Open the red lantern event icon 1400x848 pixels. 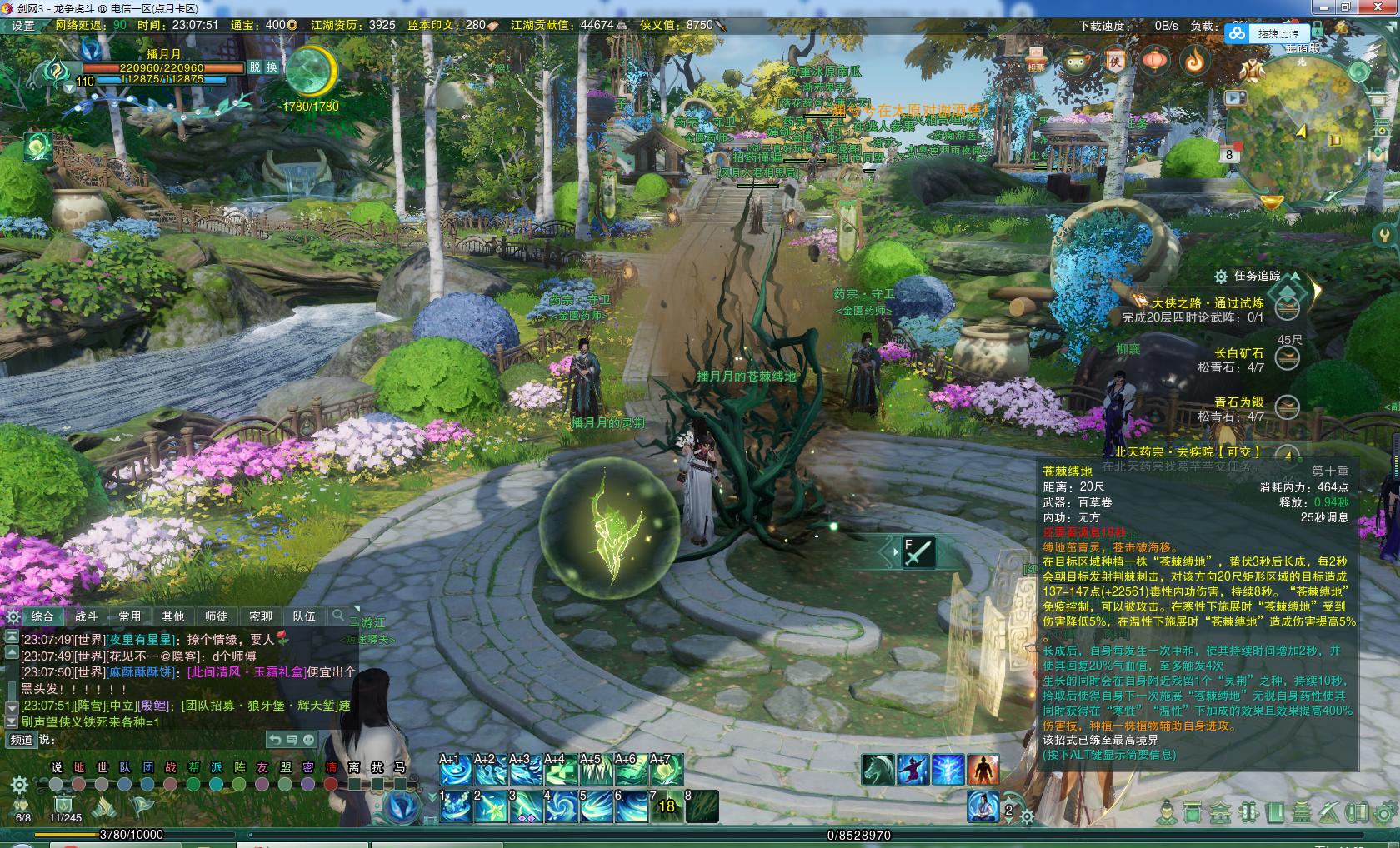(1155, 60)
